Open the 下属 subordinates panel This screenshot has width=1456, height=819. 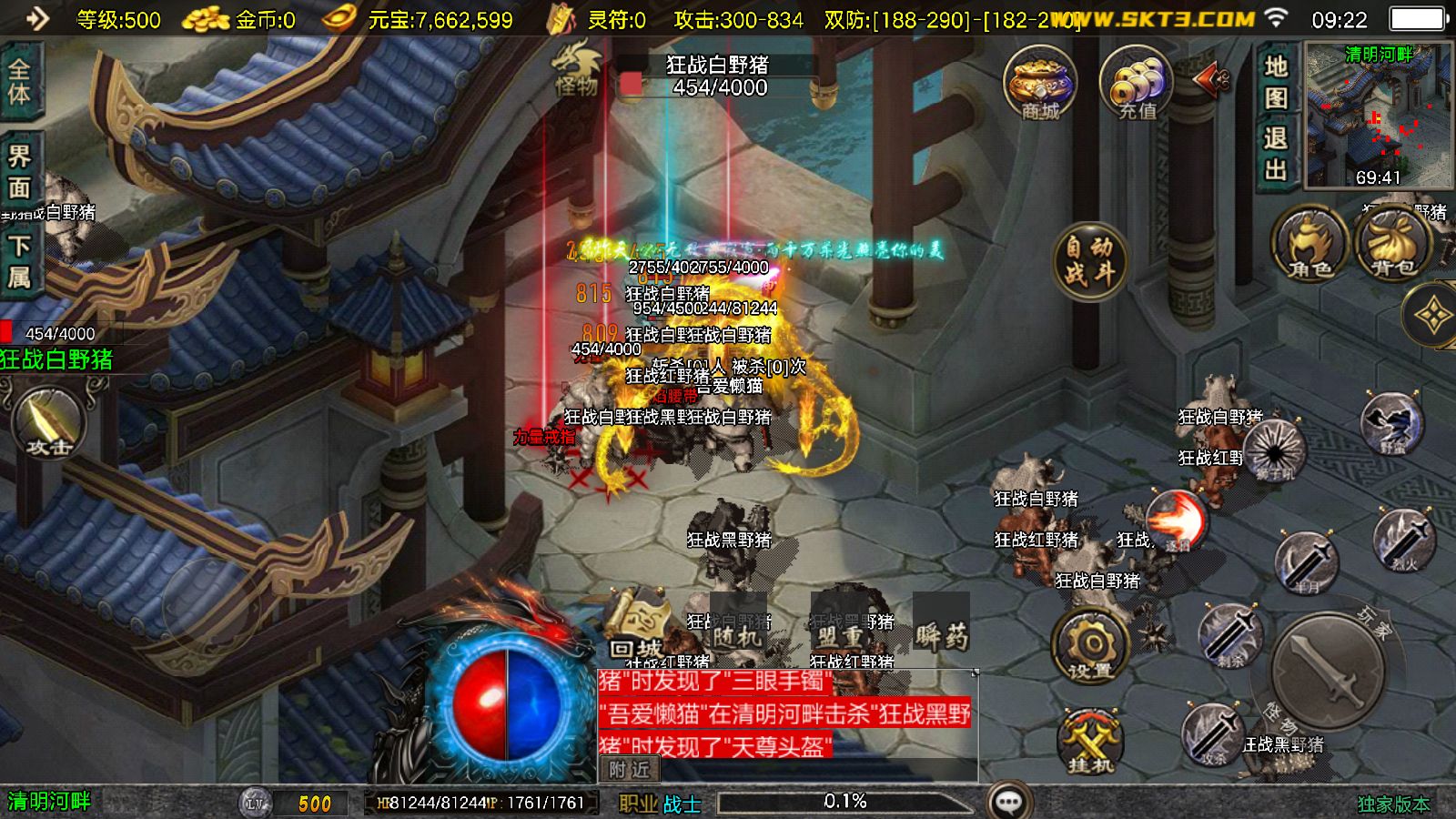pyautogui.click(x=19, y=261)
